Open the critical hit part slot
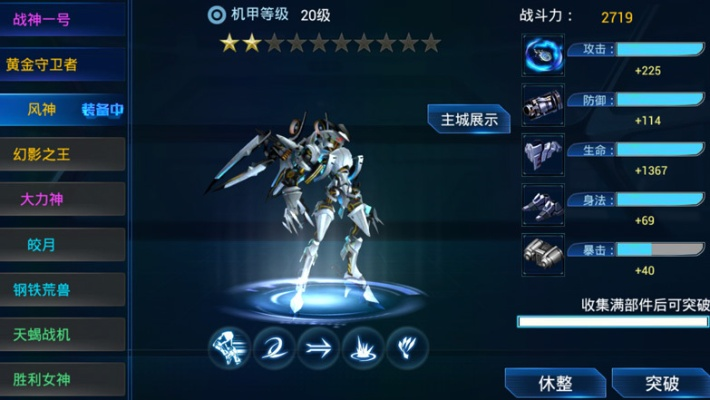 click(543, 252)
